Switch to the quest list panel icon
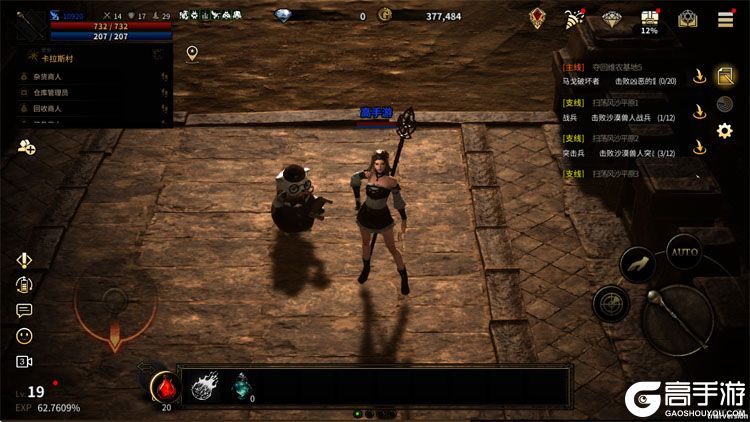This screenshot has height=422, width=750. pos(726,75)
